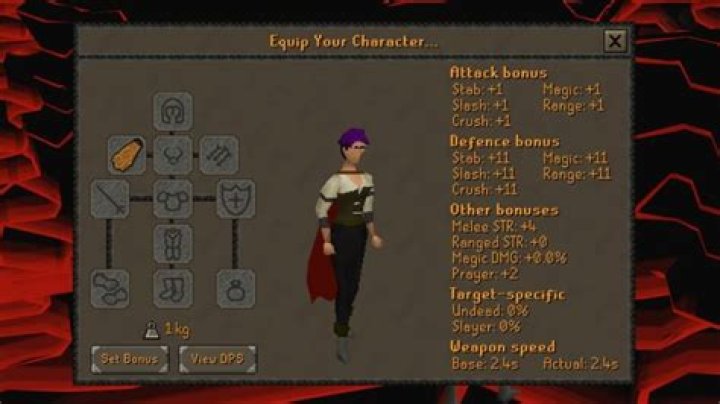Select the empty amulet neck slot

click(172, 155)
